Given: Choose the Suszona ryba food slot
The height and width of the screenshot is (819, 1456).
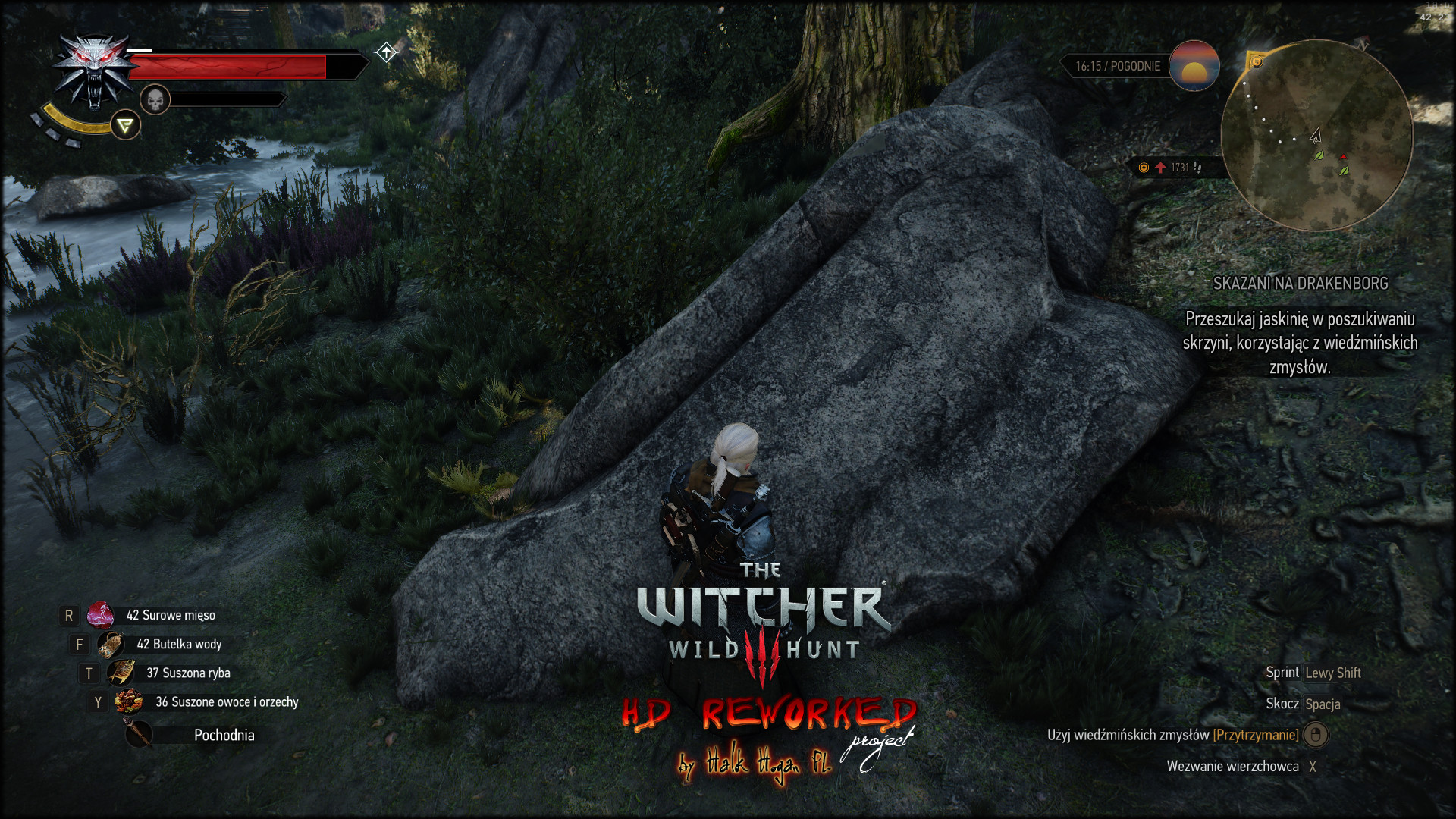Looking at the screenshot, I should (x=121, y=673).
